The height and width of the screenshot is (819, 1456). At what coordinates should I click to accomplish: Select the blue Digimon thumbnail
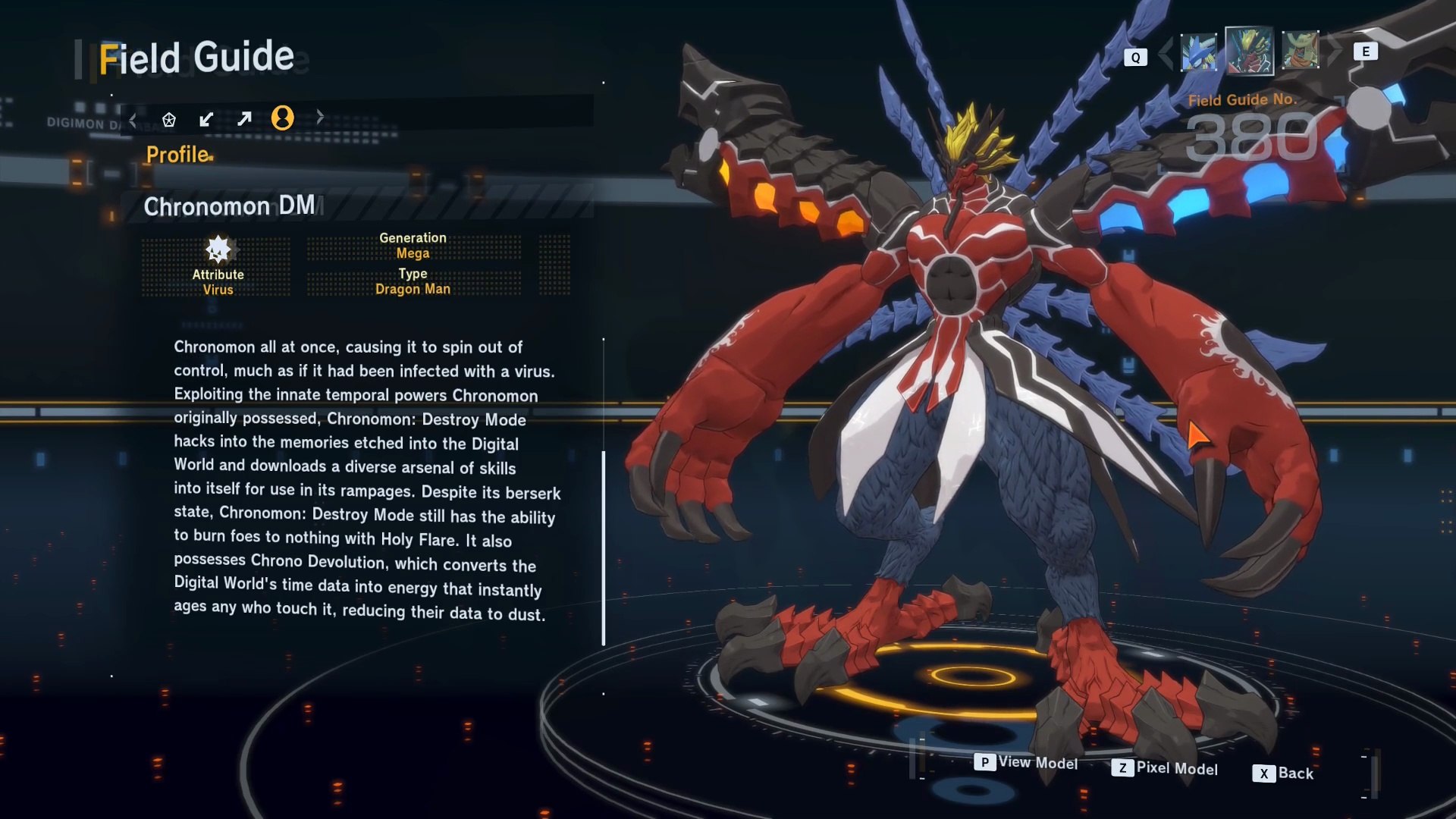tap(1199, 52)
